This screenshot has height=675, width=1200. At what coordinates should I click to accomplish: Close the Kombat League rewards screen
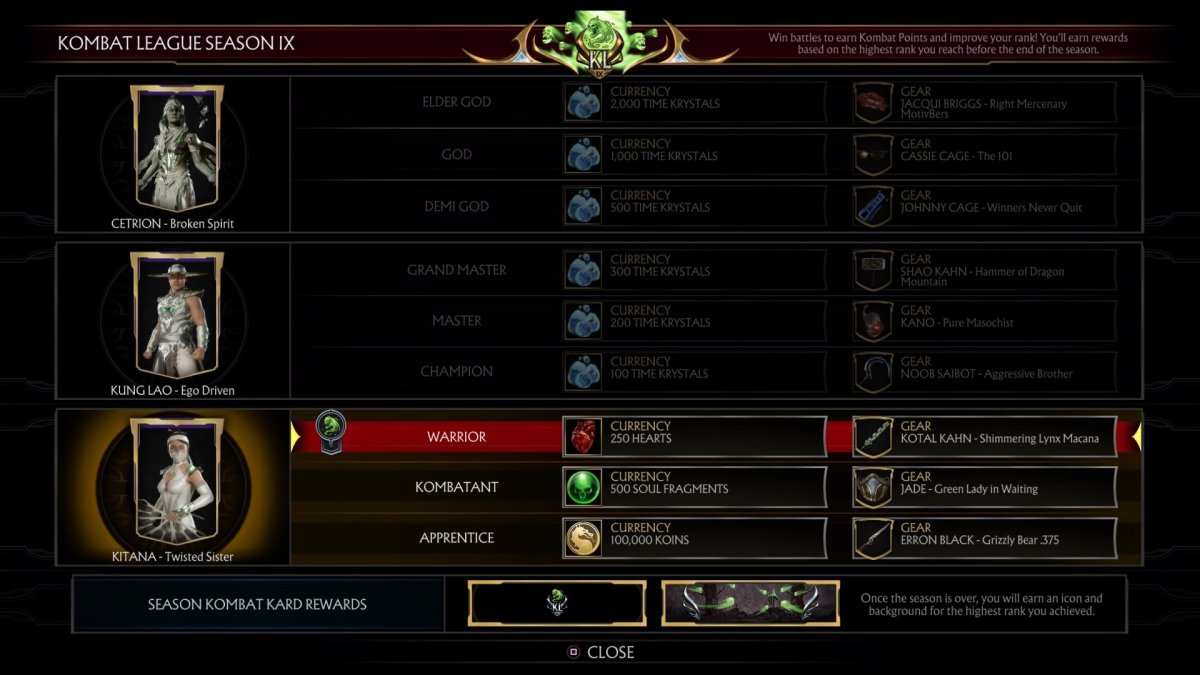point(602,652)
